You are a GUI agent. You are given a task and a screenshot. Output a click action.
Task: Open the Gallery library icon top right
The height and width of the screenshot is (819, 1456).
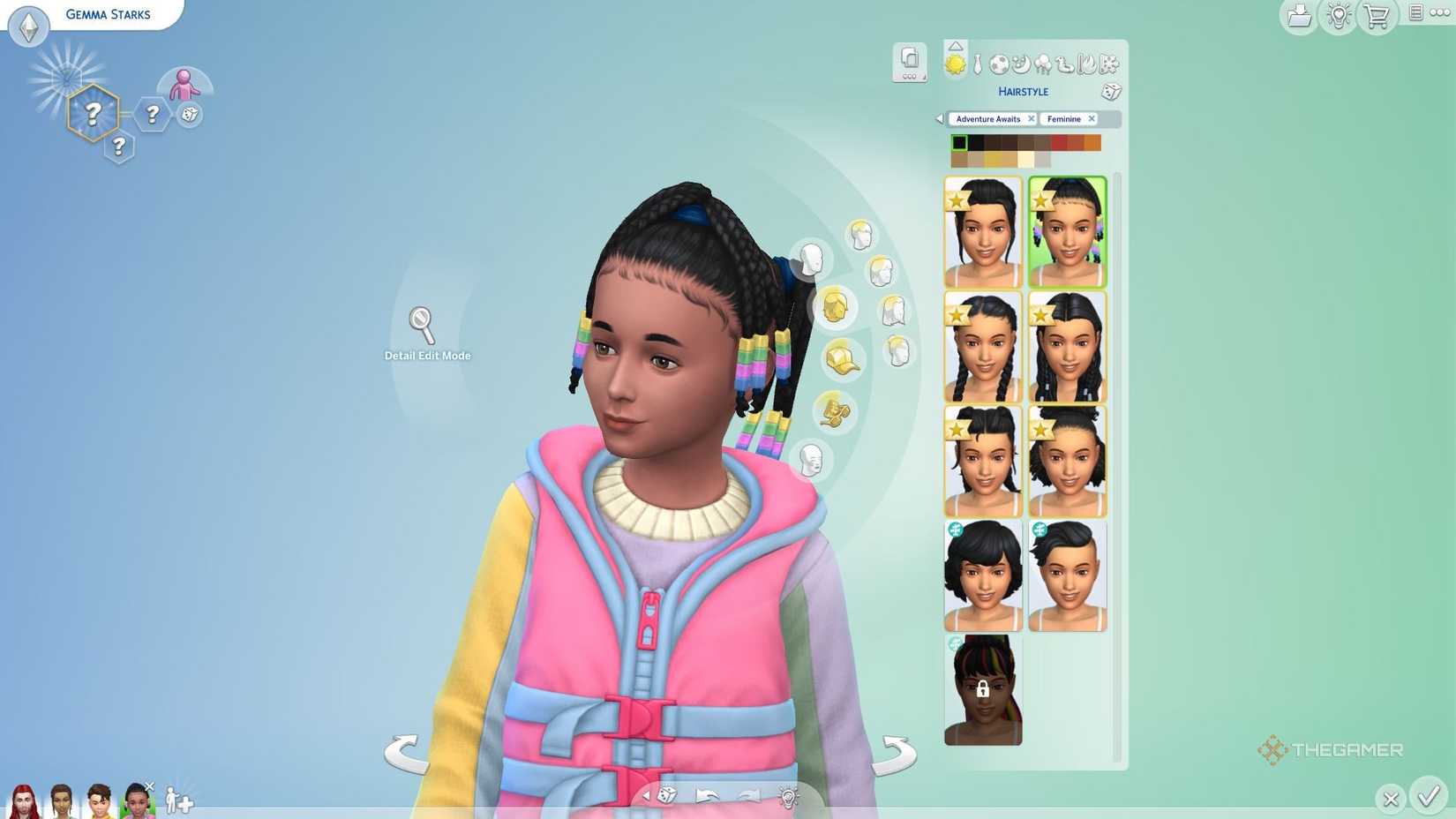point(1298,16)
